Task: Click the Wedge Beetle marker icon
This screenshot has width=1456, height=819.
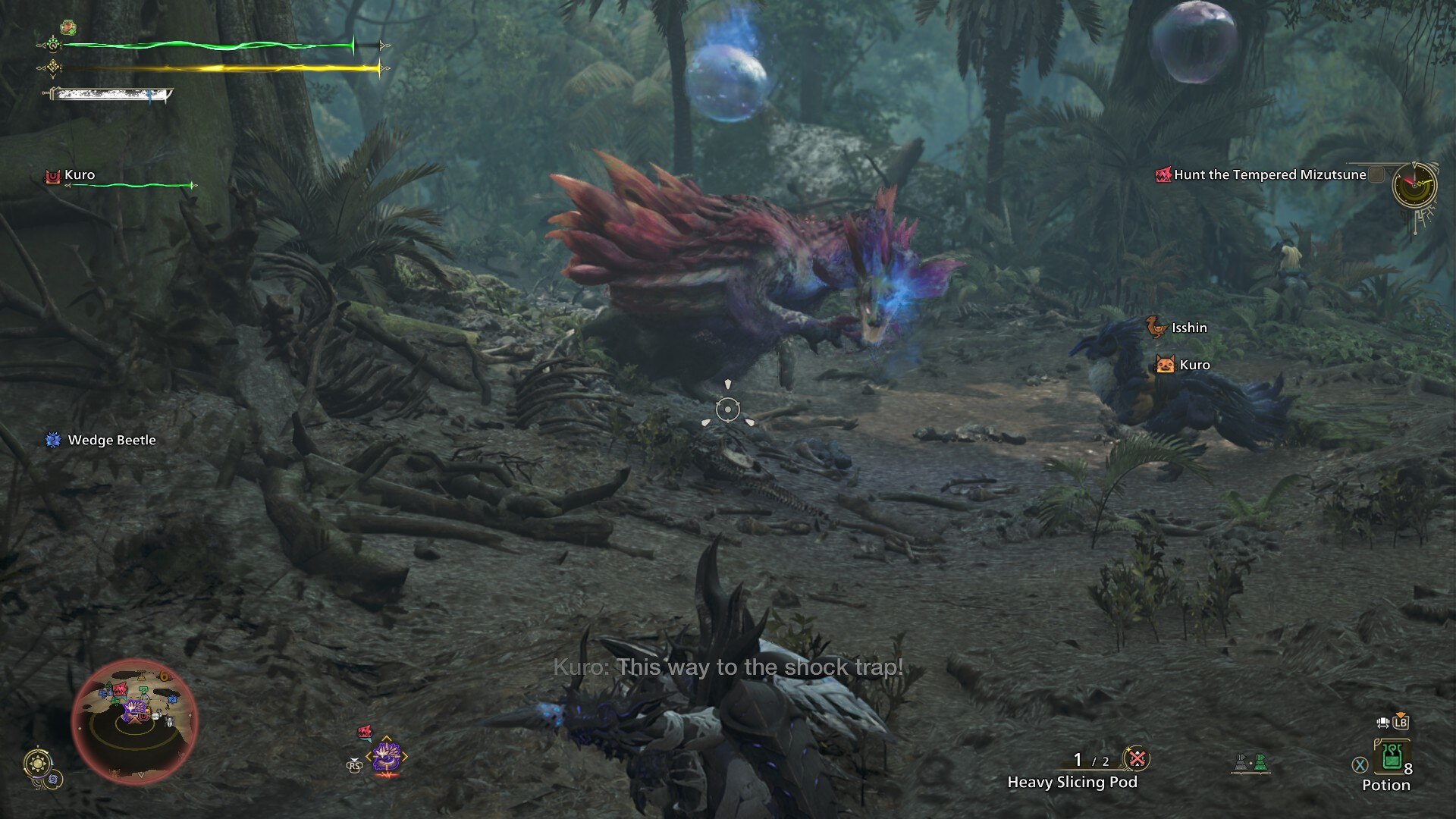Action: pyautogui.click(x=55, y=440)
